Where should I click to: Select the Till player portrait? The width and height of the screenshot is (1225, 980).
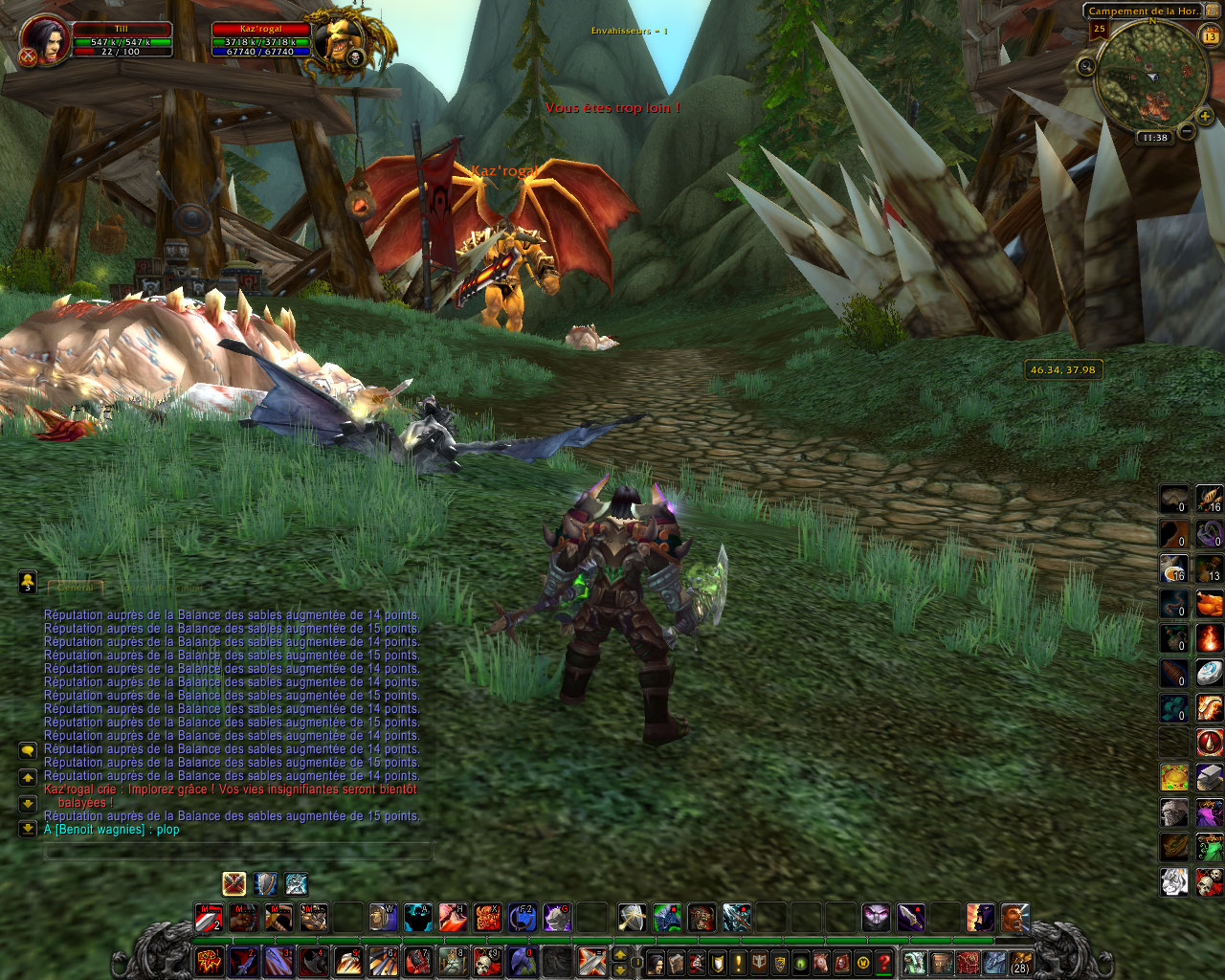(45, 39)
